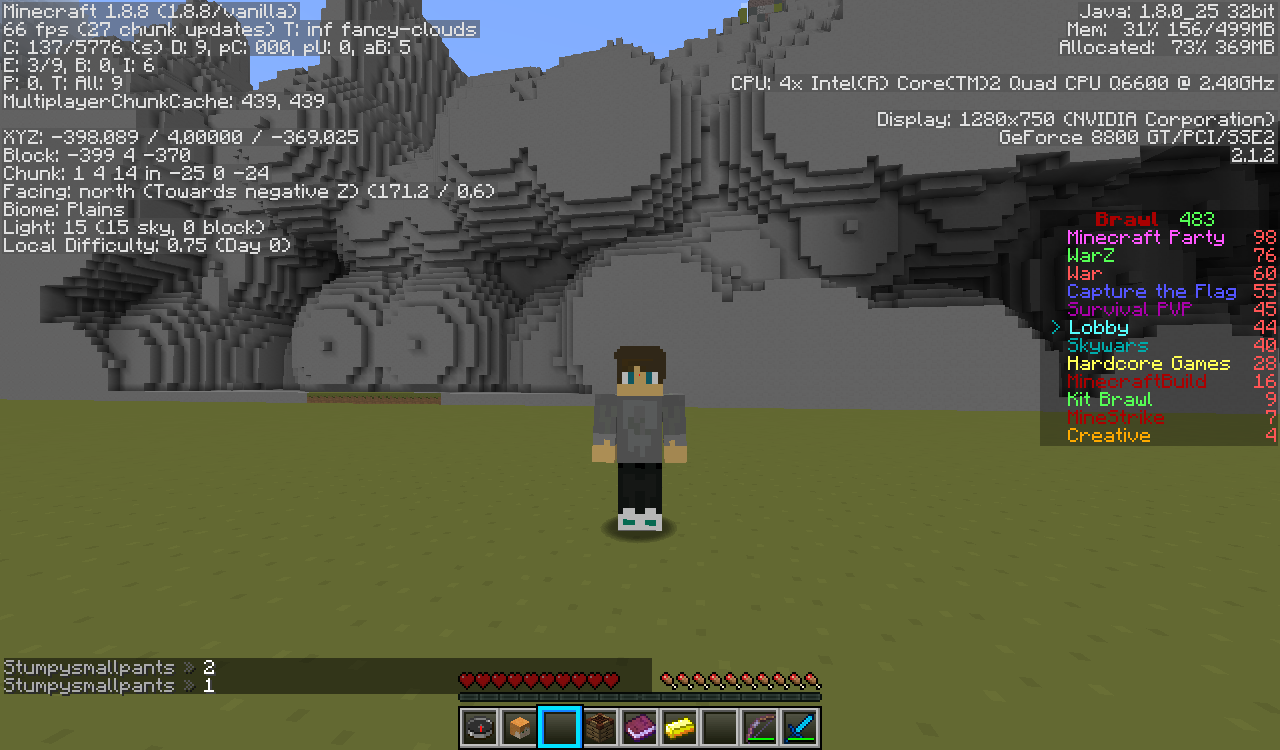Select the compass hotbar slot
This screenshot has height=750, width=1280.
[479, 727]
